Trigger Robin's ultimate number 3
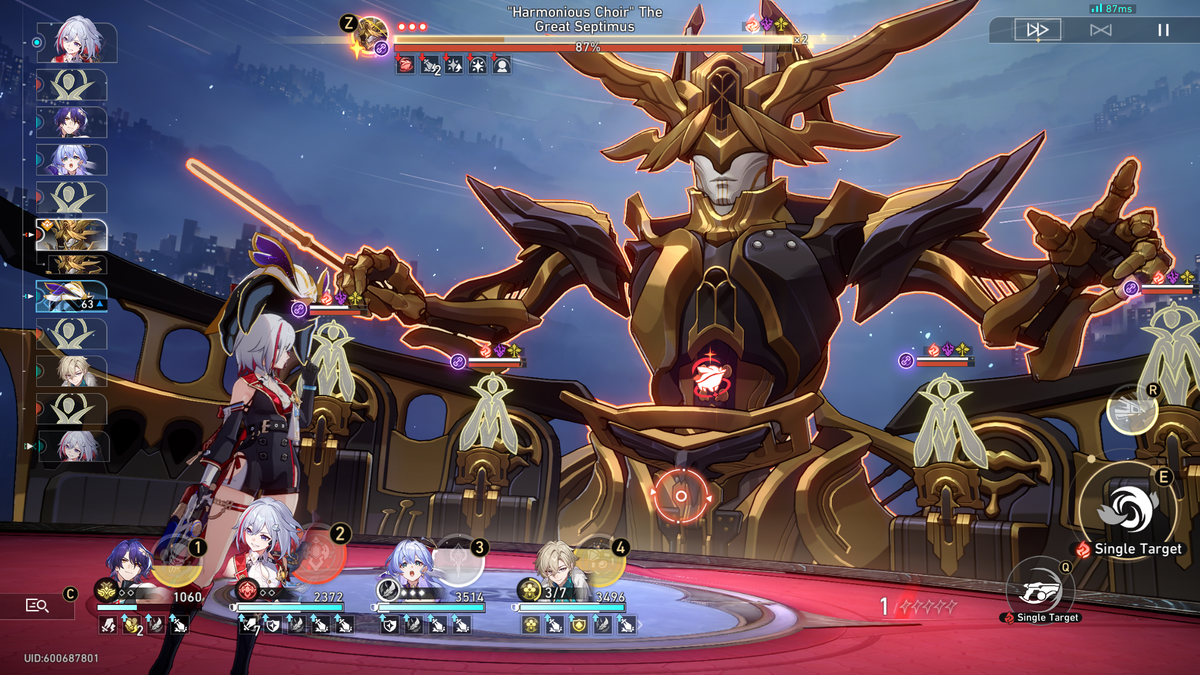The image size is (1200, 675). pos(461,561)
